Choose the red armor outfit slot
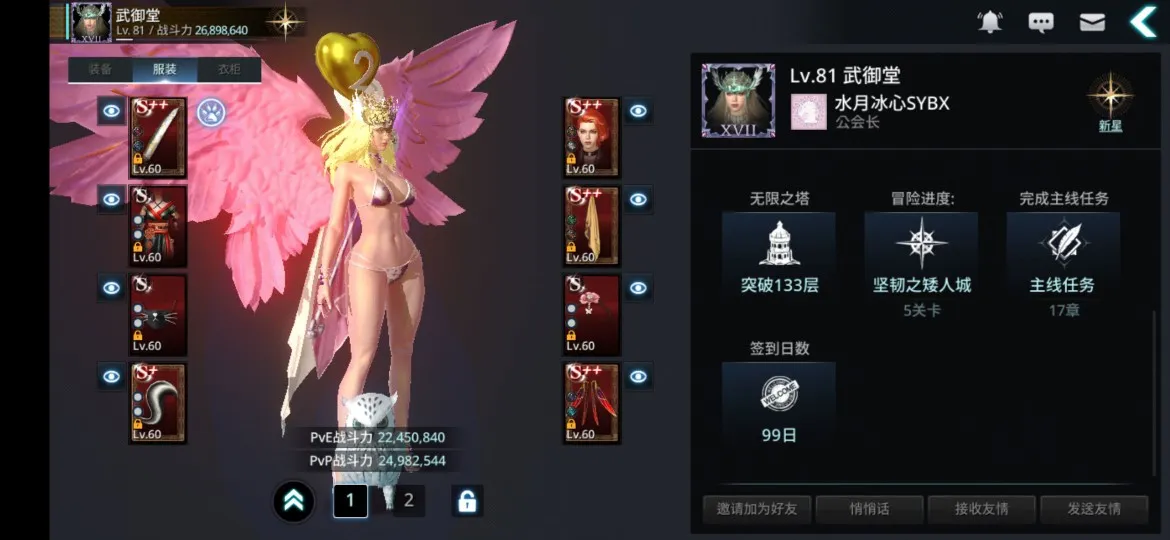1170x540 pixels. tap(158, 226)
